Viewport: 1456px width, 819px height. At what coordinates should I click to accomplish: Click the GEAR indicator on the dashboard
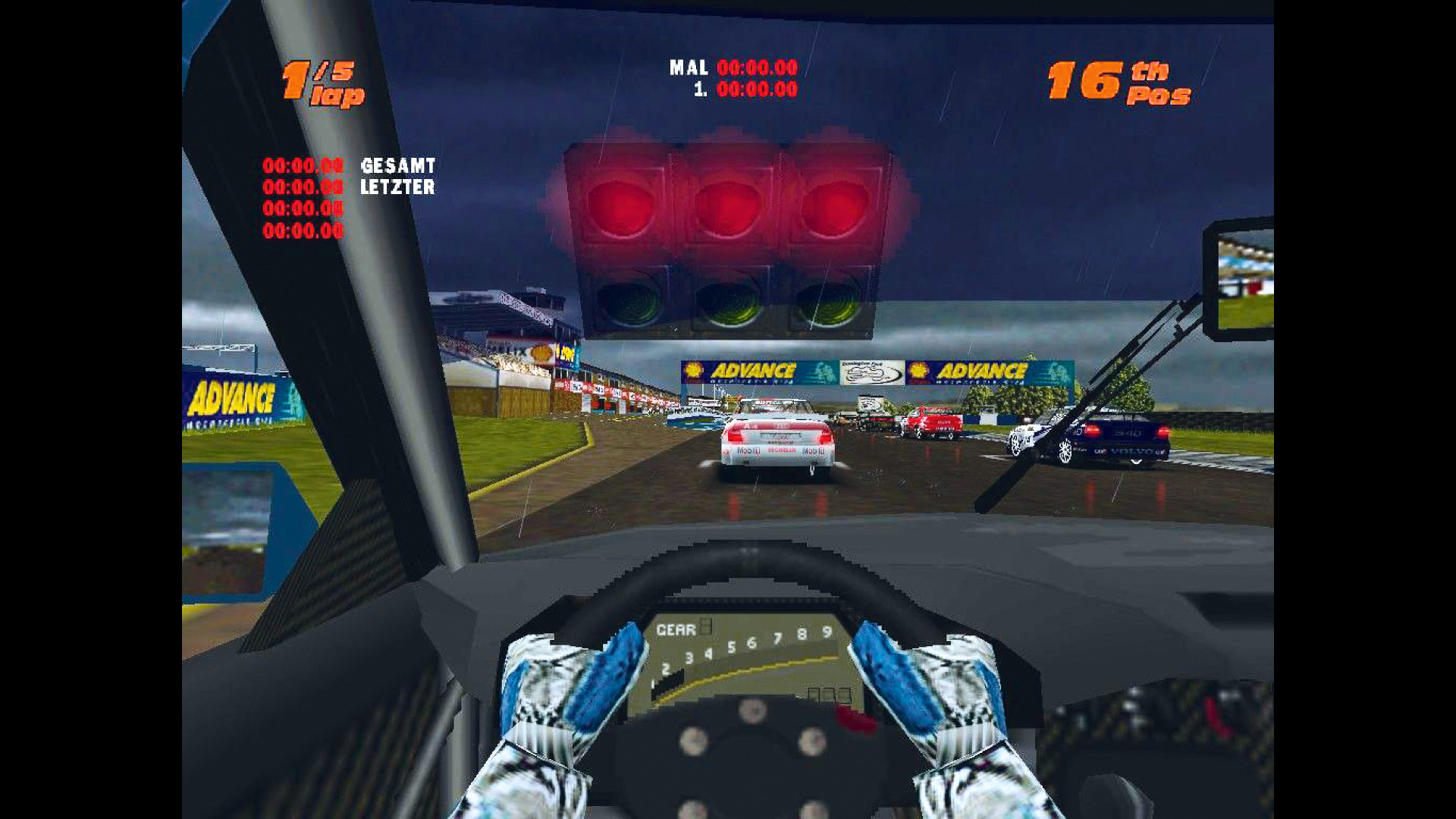pos(682,628)
